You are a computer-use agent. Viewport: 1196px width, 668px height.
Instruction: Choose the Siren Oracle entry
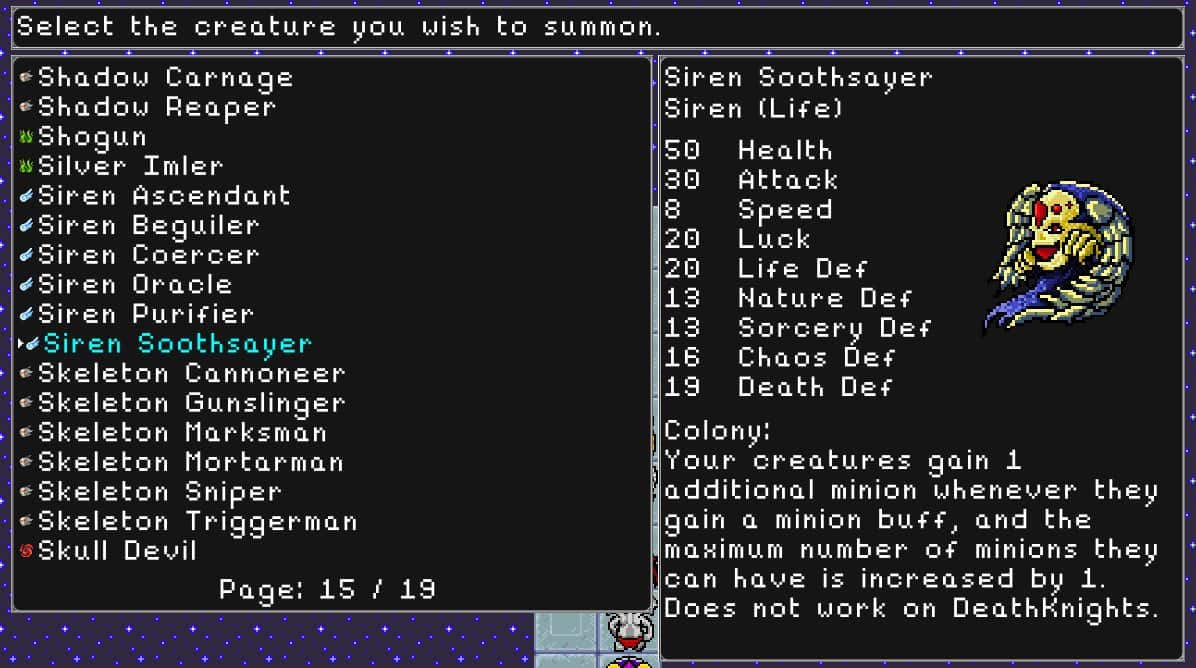(135, 285)
